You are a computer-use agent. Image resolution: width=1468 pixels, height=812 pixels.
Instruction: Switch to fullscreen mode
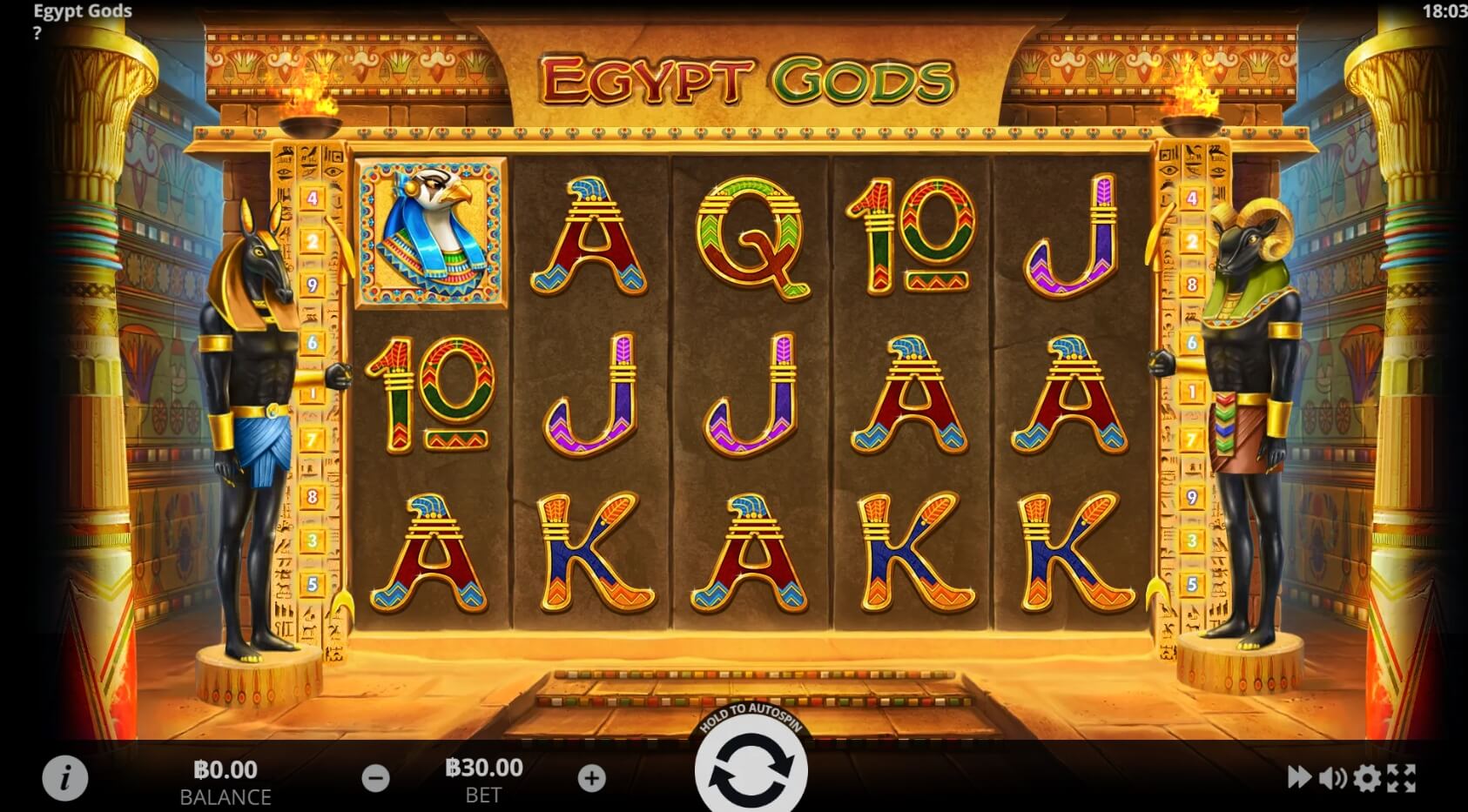click(1401, 777)
